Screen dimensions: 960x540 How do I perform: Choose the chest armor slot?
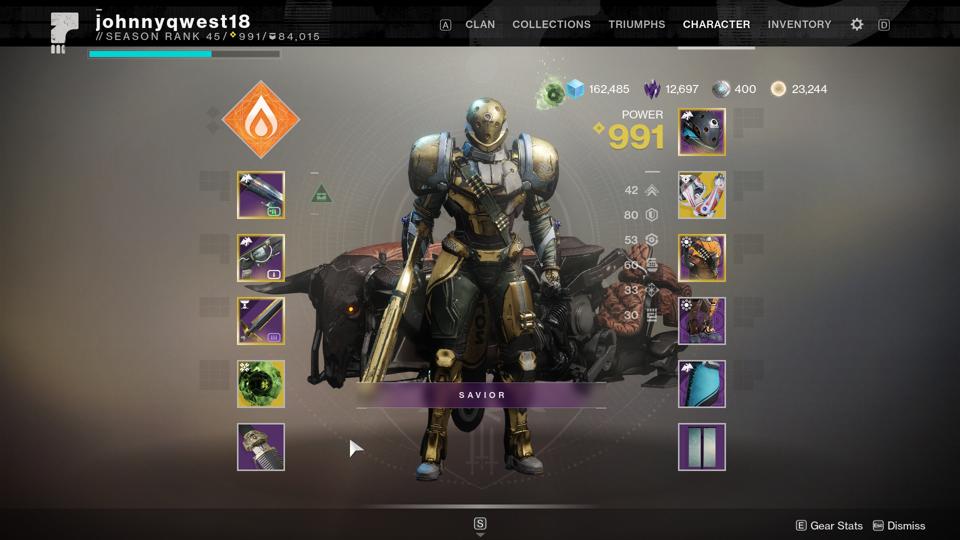pos(702,258)
